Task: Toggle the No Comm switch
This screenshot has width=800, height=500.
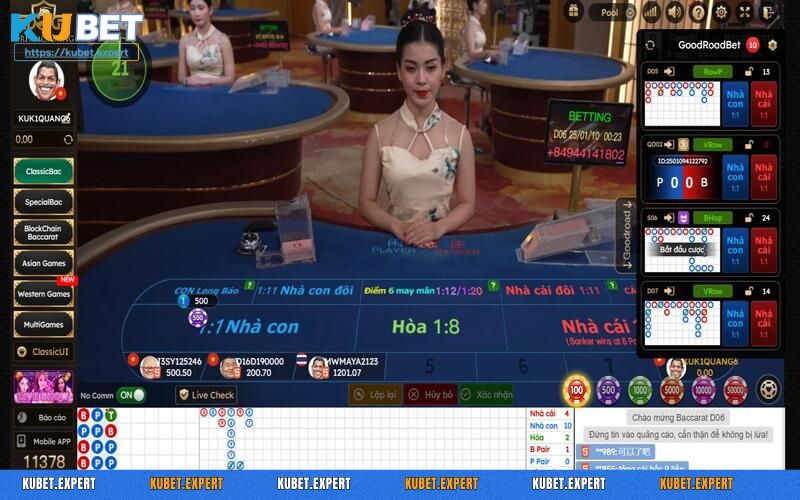Action: [x=131, y=395]
